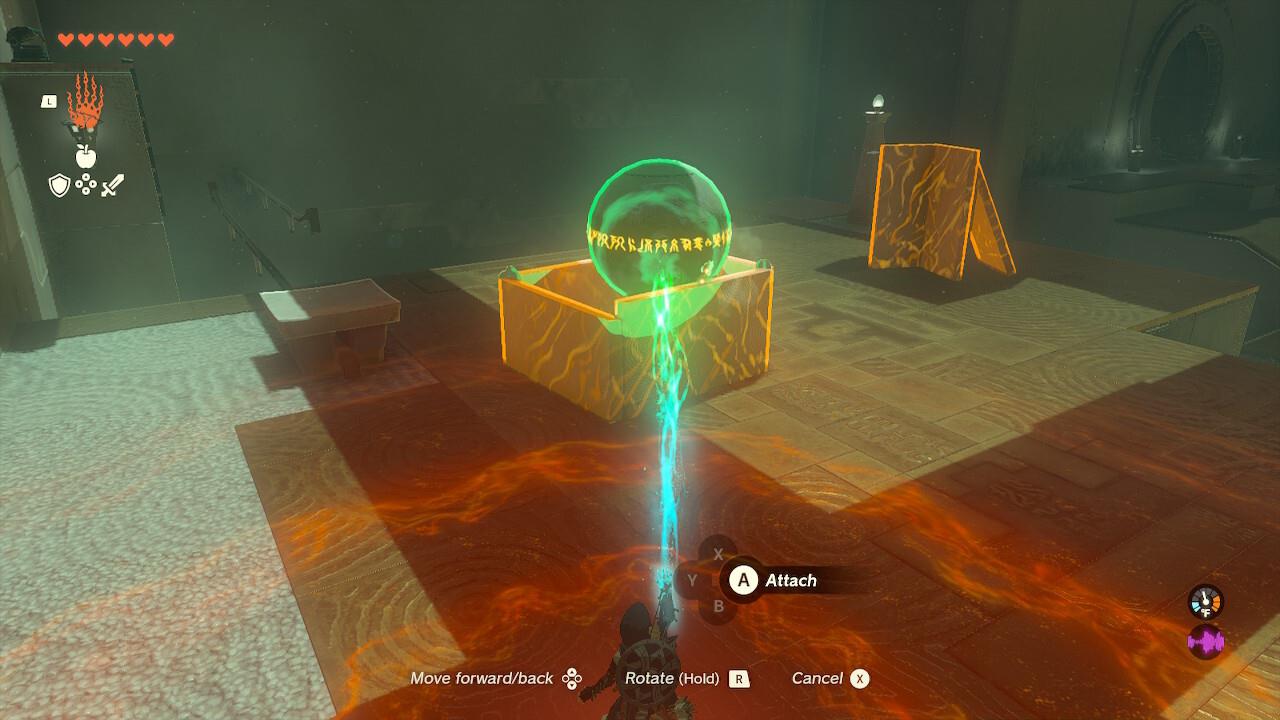The width and height of the screenshot is (1280, 720).
Task: Select the Ultrahand ability icon
Action: [x=86, y=104]
